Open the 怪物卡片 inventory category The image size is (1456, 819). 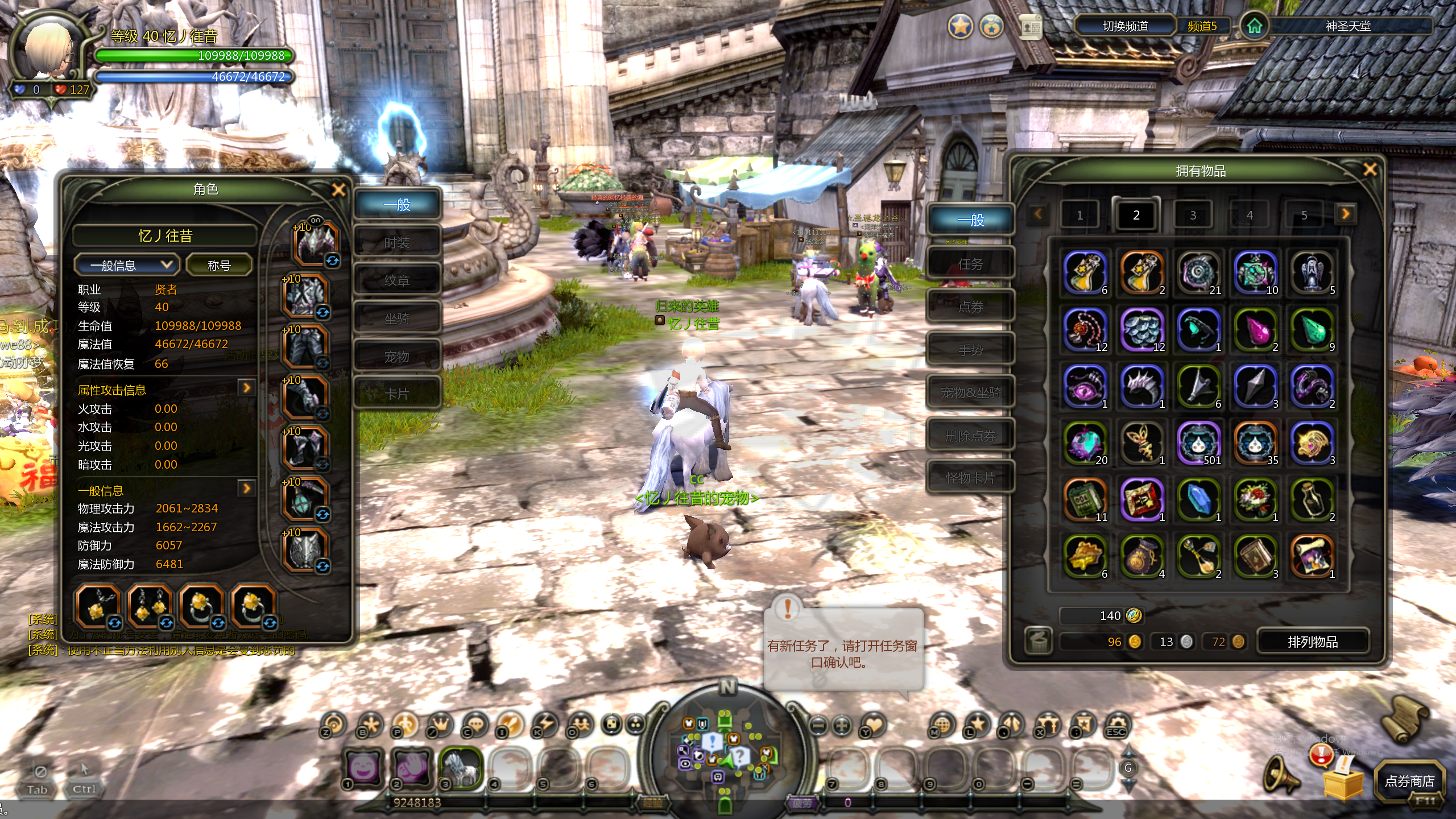(970, 478)
